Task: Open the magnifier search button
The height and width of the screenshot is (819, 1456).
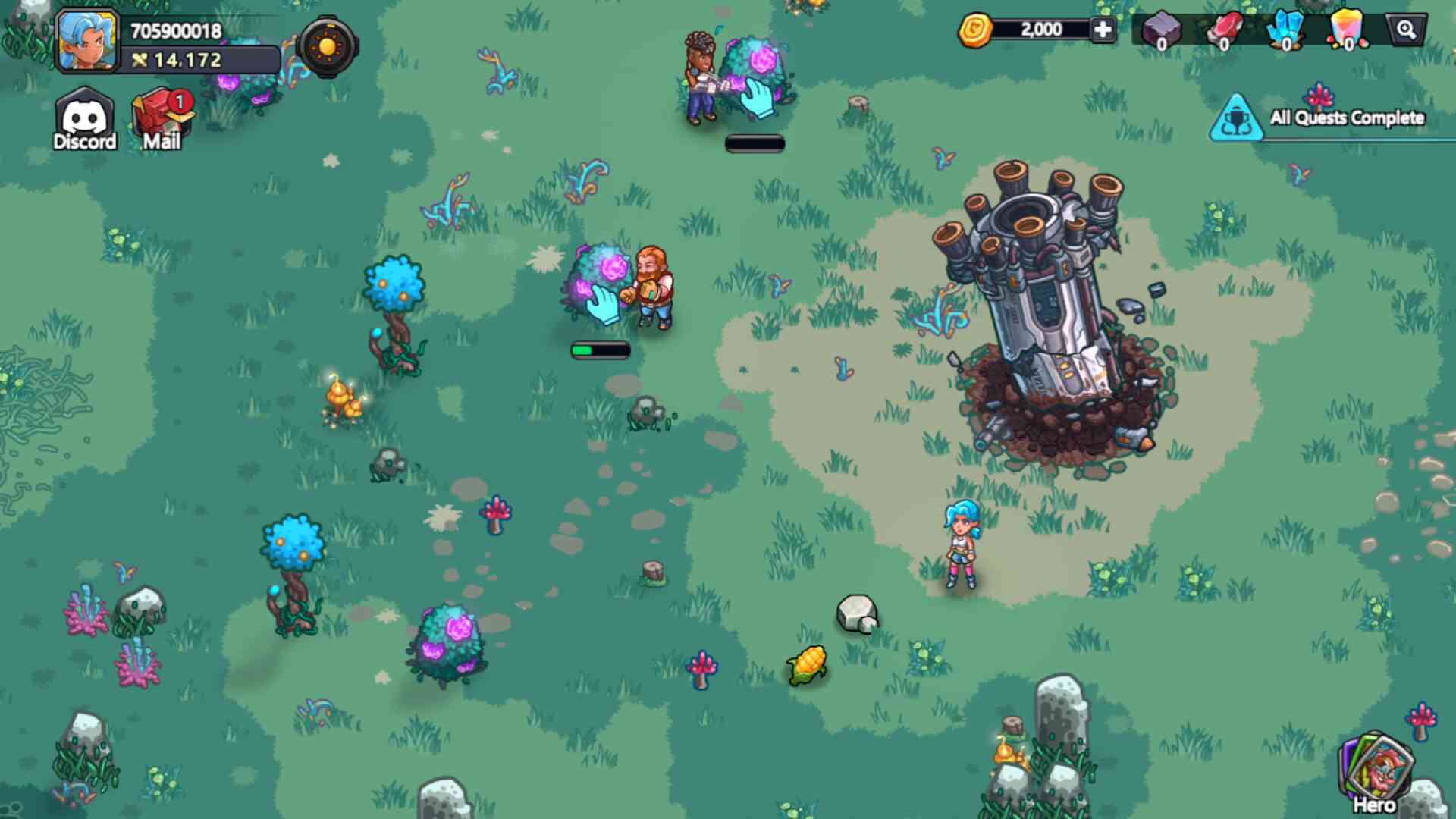Action: click(x=1407, y=30)
